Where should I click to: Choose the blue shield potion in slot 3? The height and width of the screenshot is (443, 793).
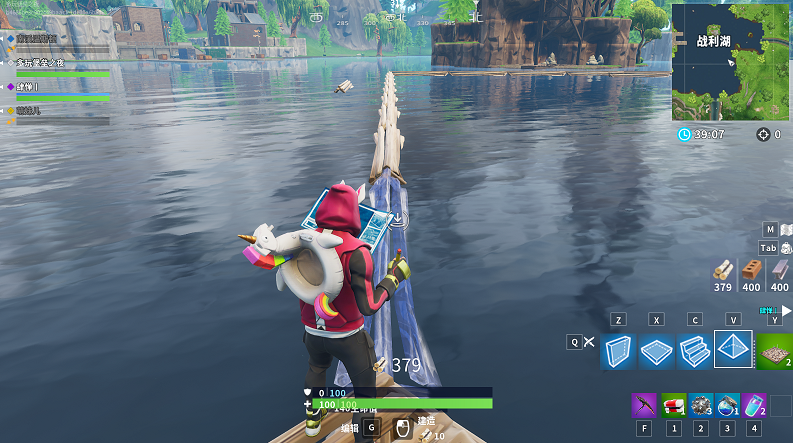728,405
